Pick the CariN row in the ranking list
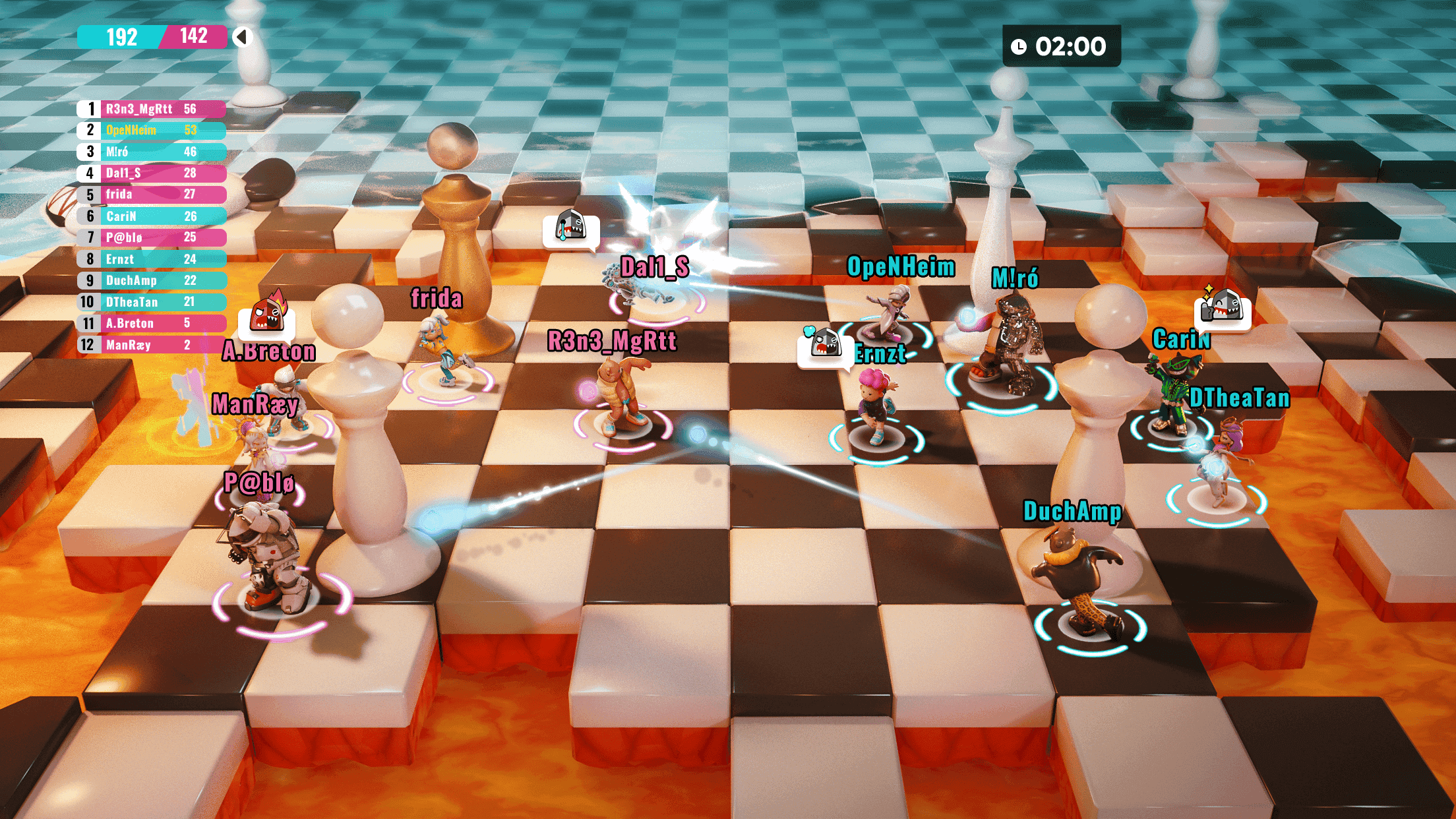 (x=152, y=216)
